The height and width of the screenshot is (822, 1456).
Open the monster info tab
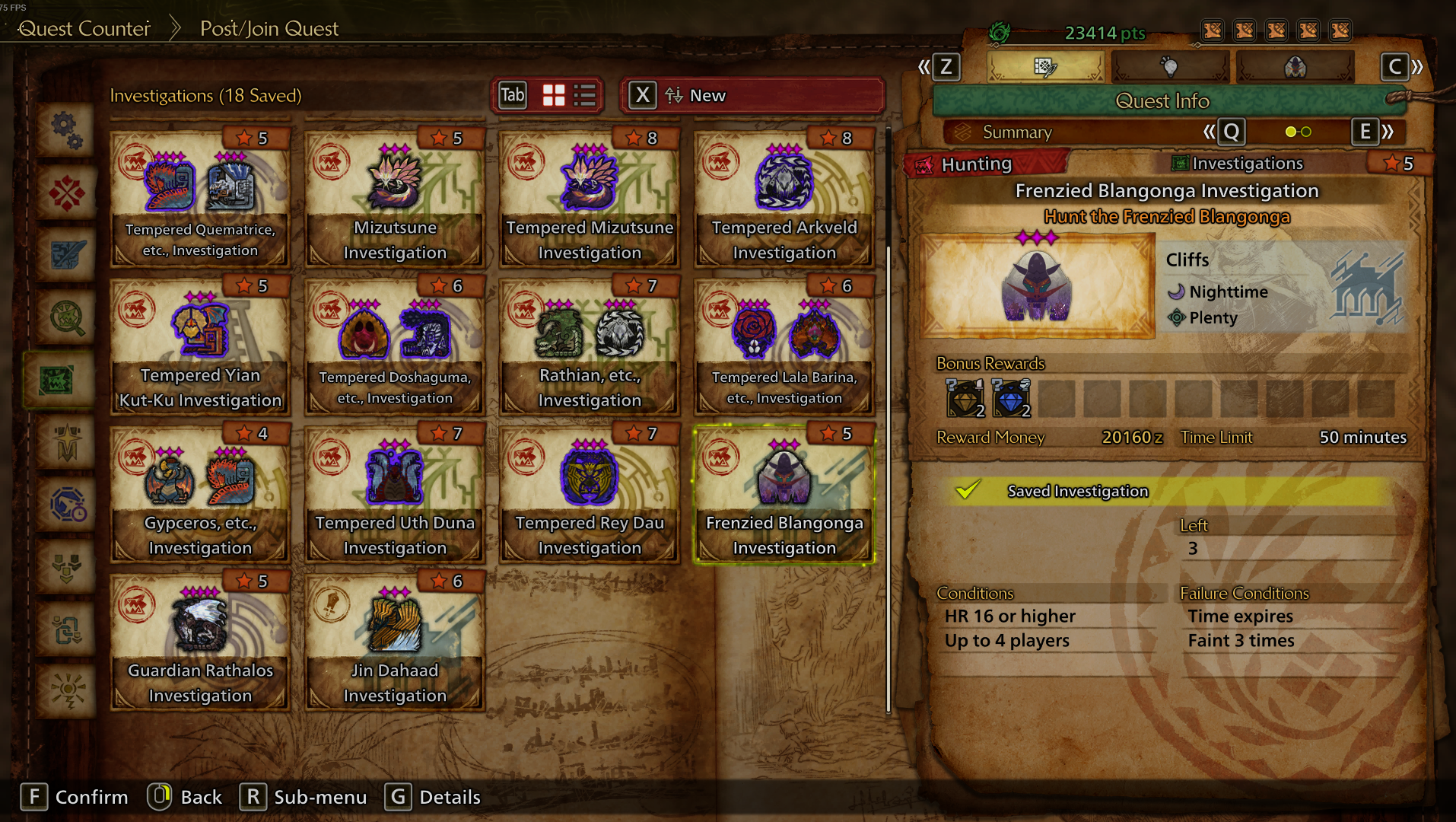(1295, 67)
